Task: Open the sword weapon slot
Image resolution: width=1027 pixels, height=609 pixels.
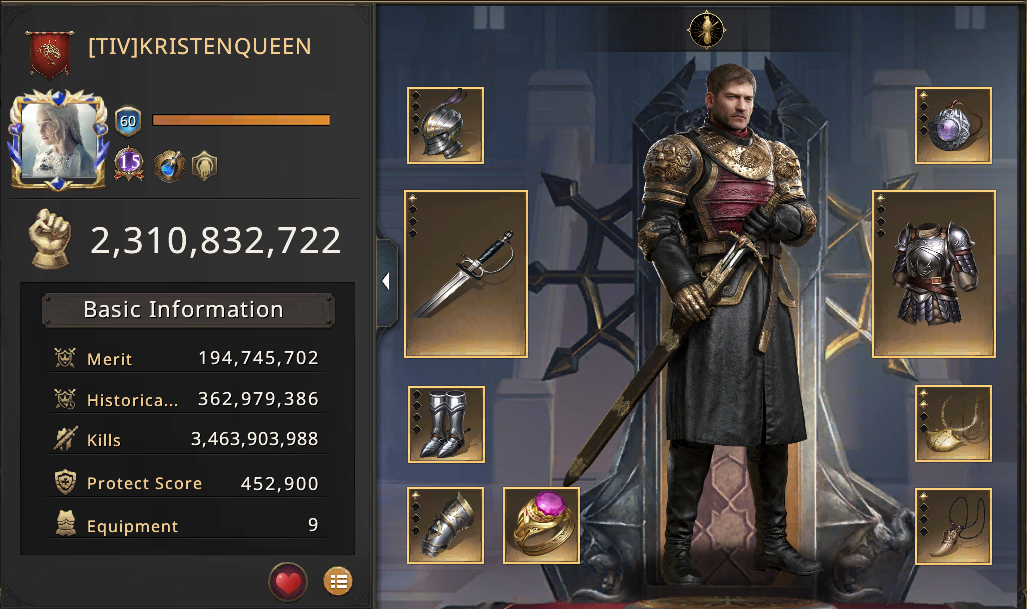Action: pyautogui.click(x=466, y=274)
